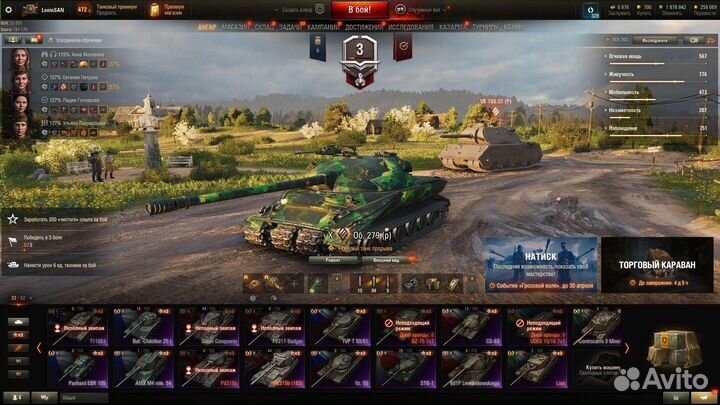Screen dimensions: 720x405
Task: Select the STB-1 tank in carousel
Action: click(405, 366)
